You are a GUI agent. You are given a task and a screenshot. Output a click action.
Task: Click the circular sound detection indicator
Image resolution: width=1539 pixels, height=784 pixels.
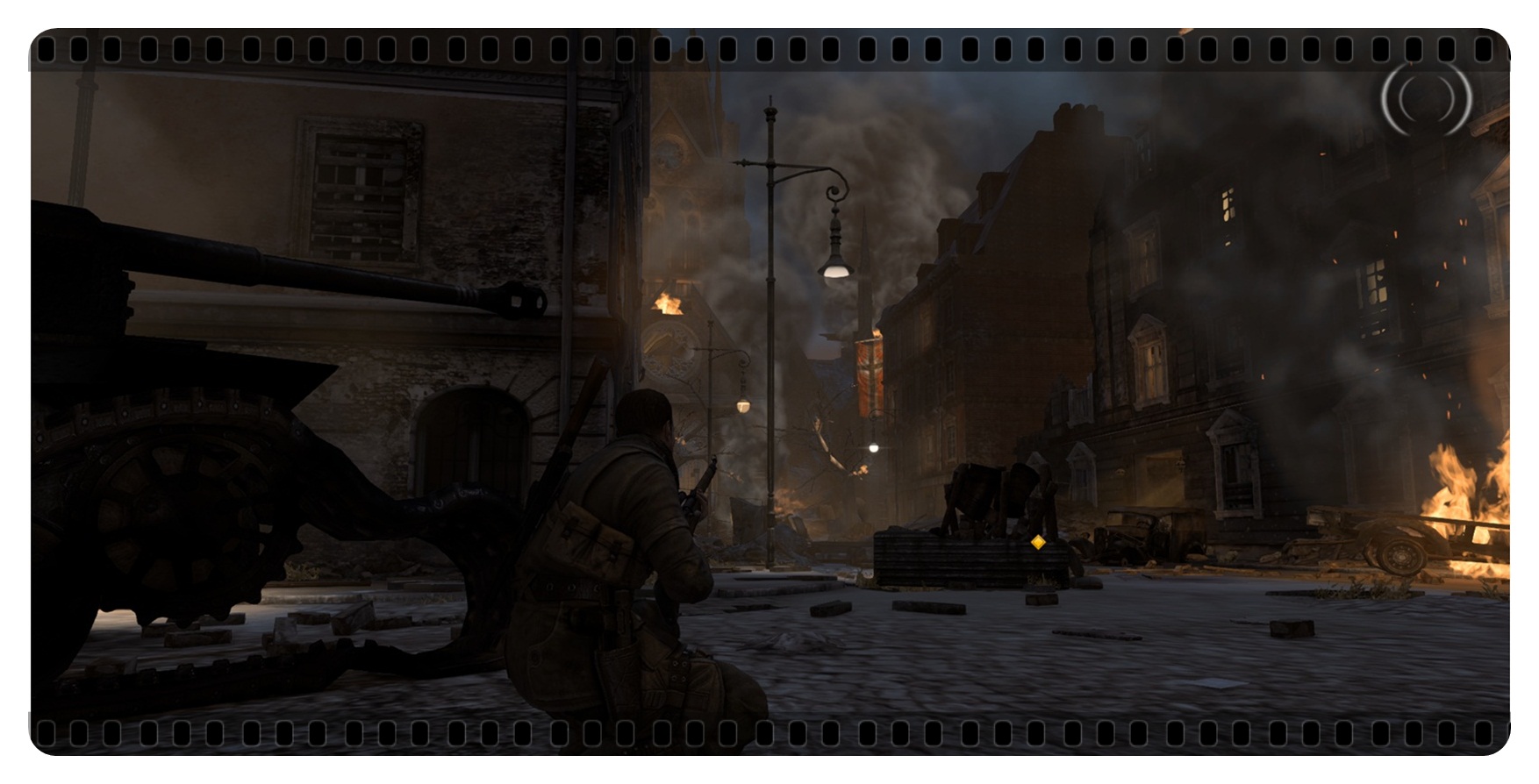(x=1426, y=100)
